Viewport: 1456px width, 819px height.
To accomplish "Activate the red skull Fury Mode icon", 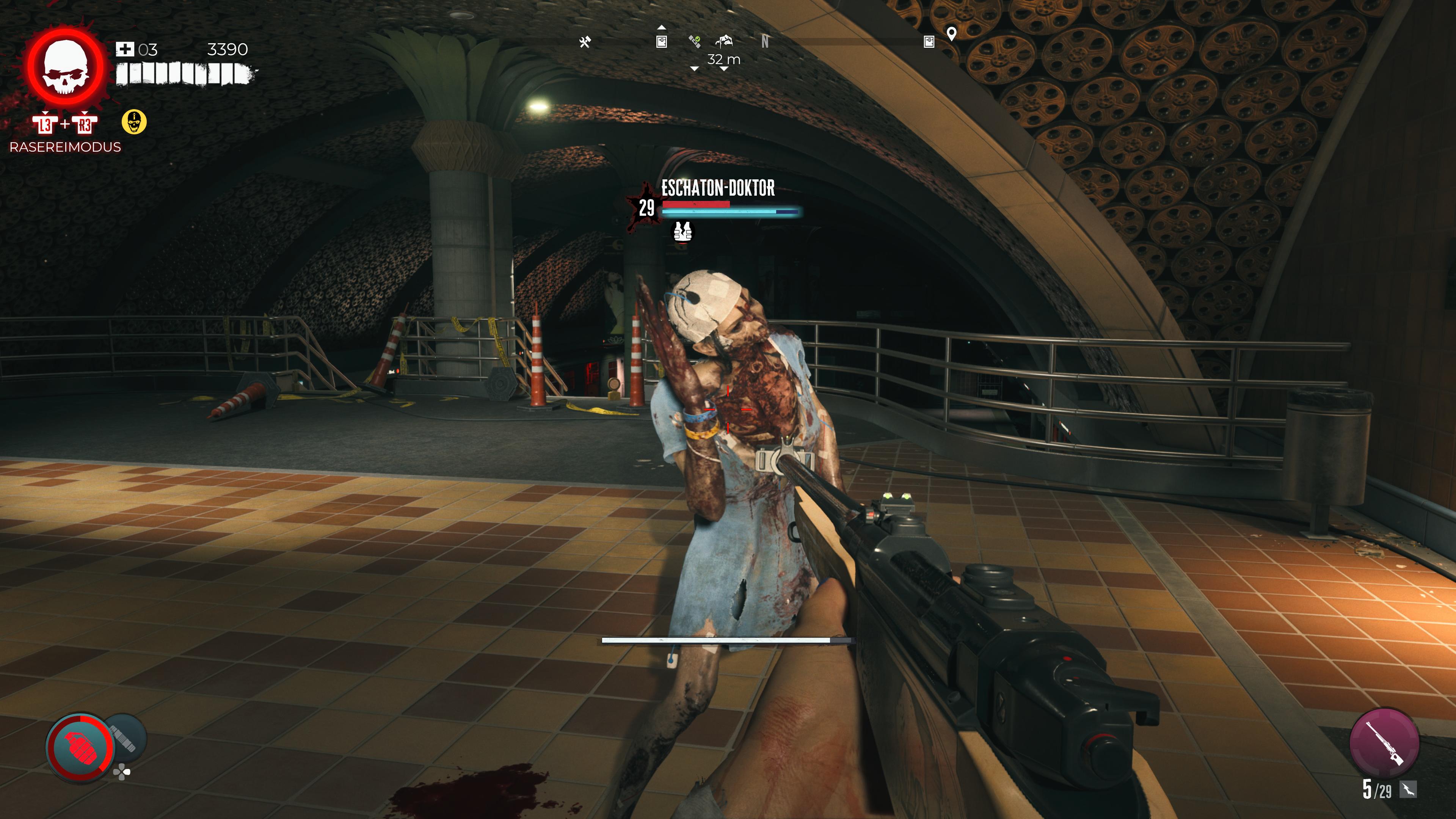I will [66, 67].
